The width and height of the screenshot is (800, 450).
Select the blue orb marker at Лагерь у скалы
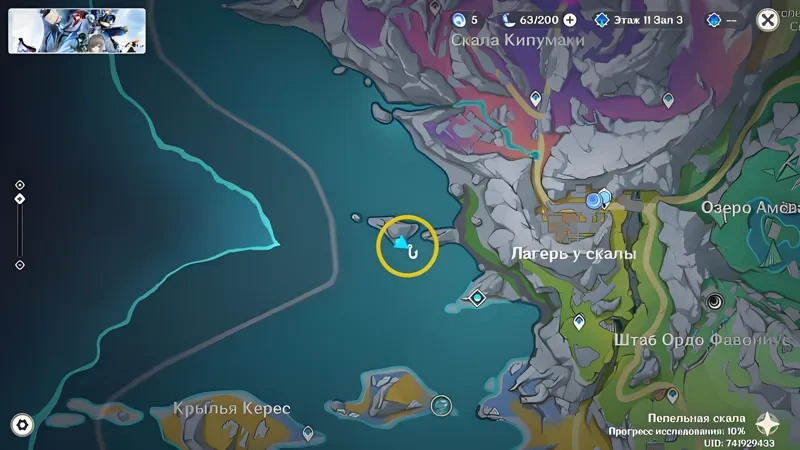pos(596,200)
